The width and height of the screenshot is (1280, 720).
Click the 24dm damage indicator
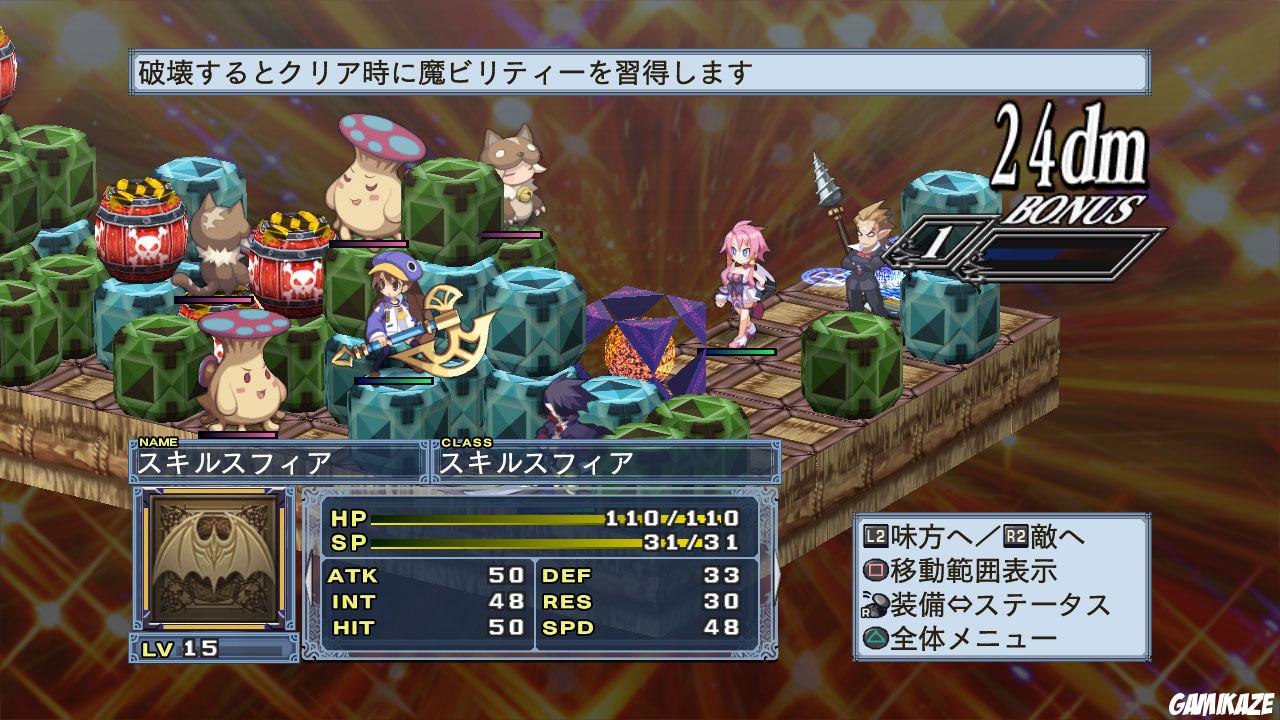[x=1070, y=149]
